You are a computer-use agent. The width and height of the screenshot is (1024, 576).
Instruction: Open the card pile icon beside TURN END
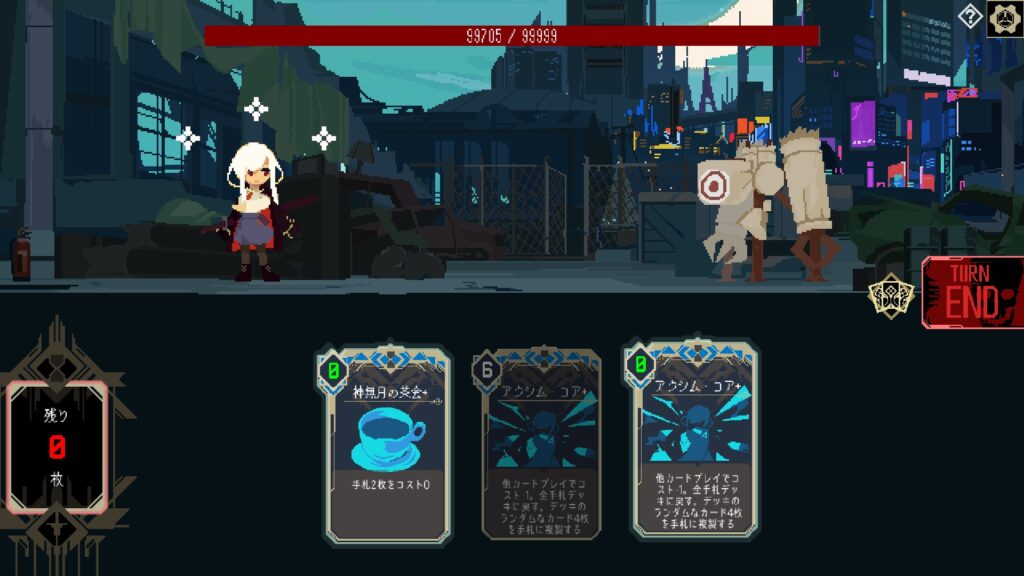pos(889,297)
